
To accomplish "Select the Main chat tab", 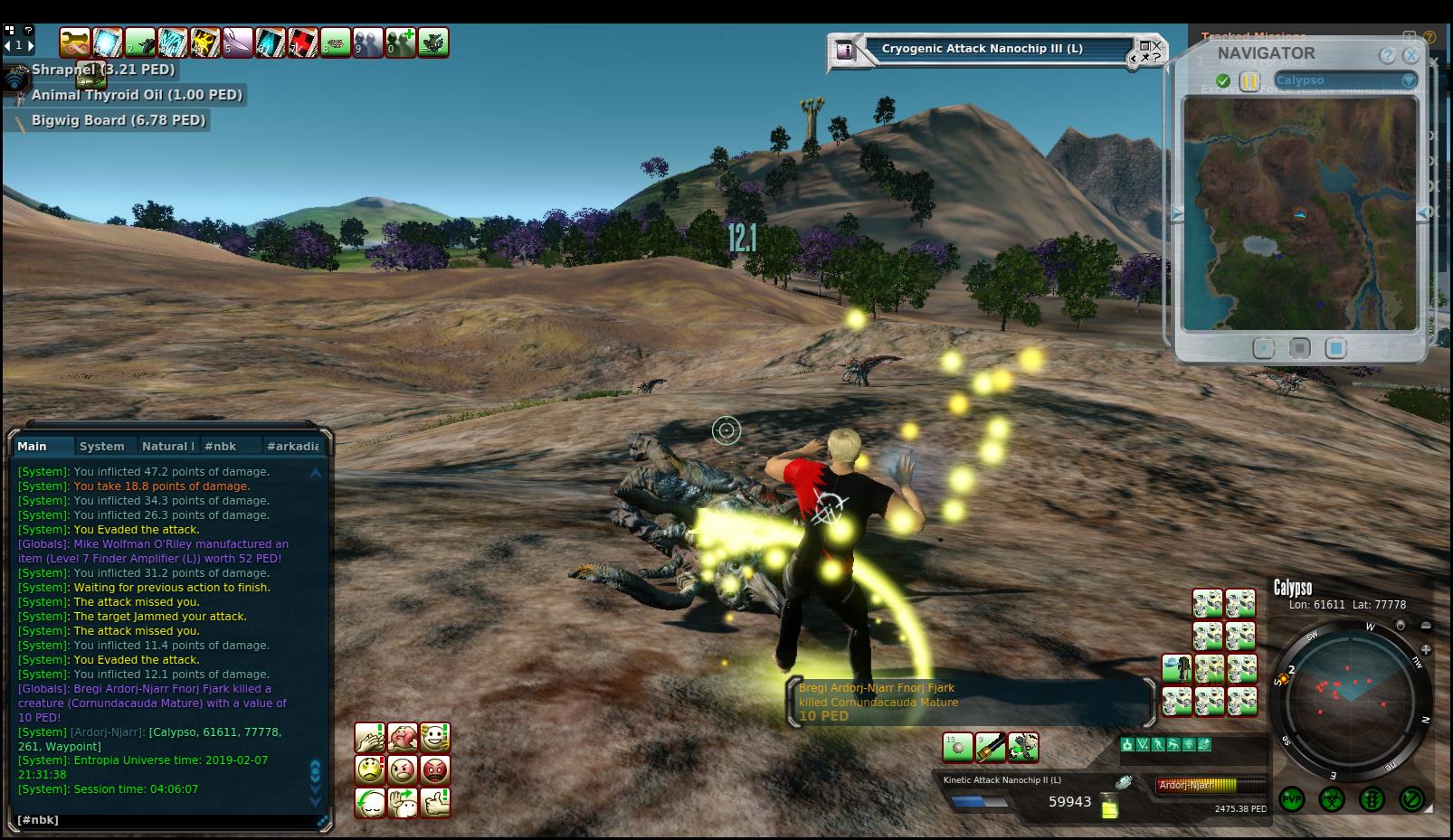I will (x=32, y=446).
